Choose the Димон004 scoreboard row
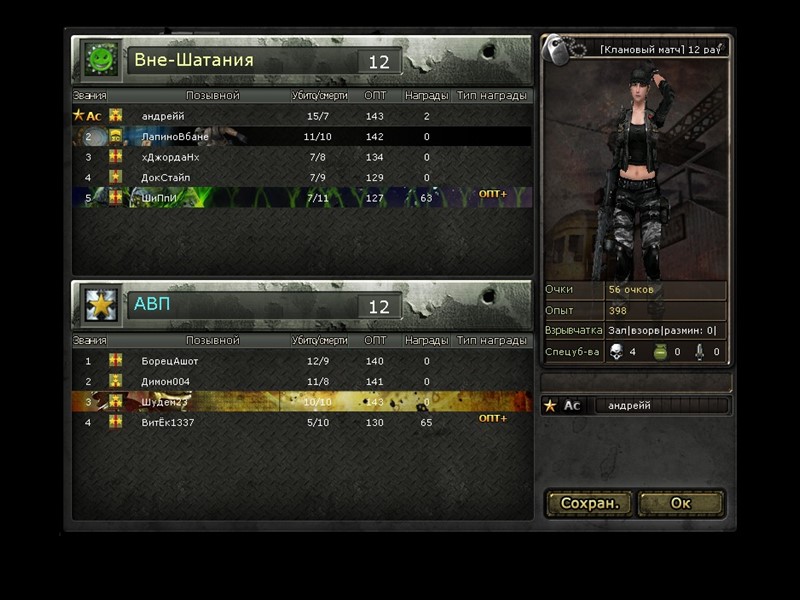The image size is (800, 600). coord(300,381)
